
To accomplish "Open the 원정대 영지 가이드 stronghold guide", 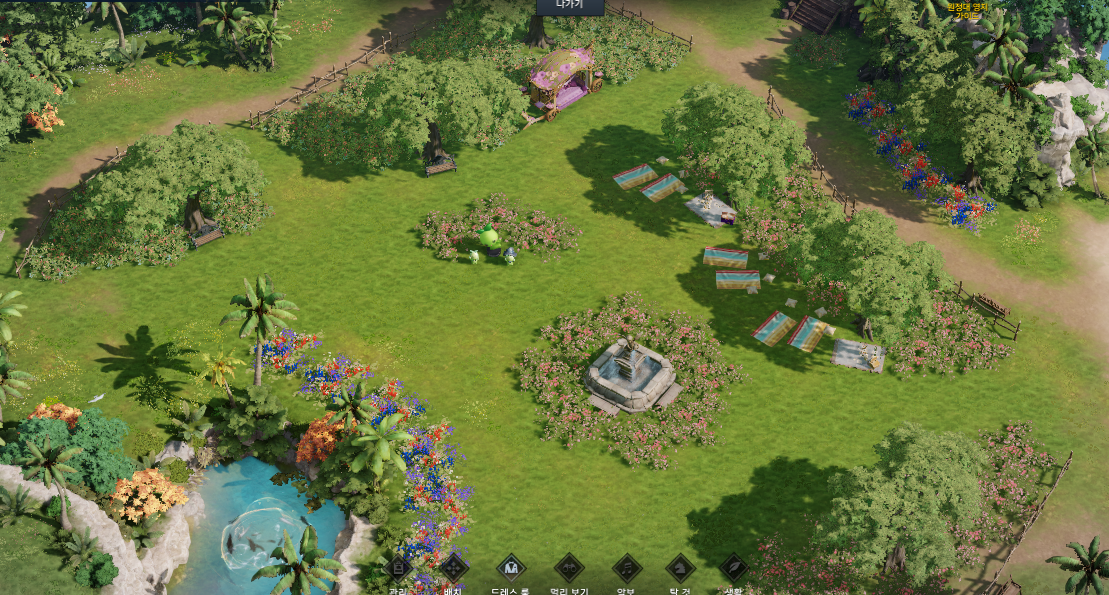I will click(x=967, y=11).
